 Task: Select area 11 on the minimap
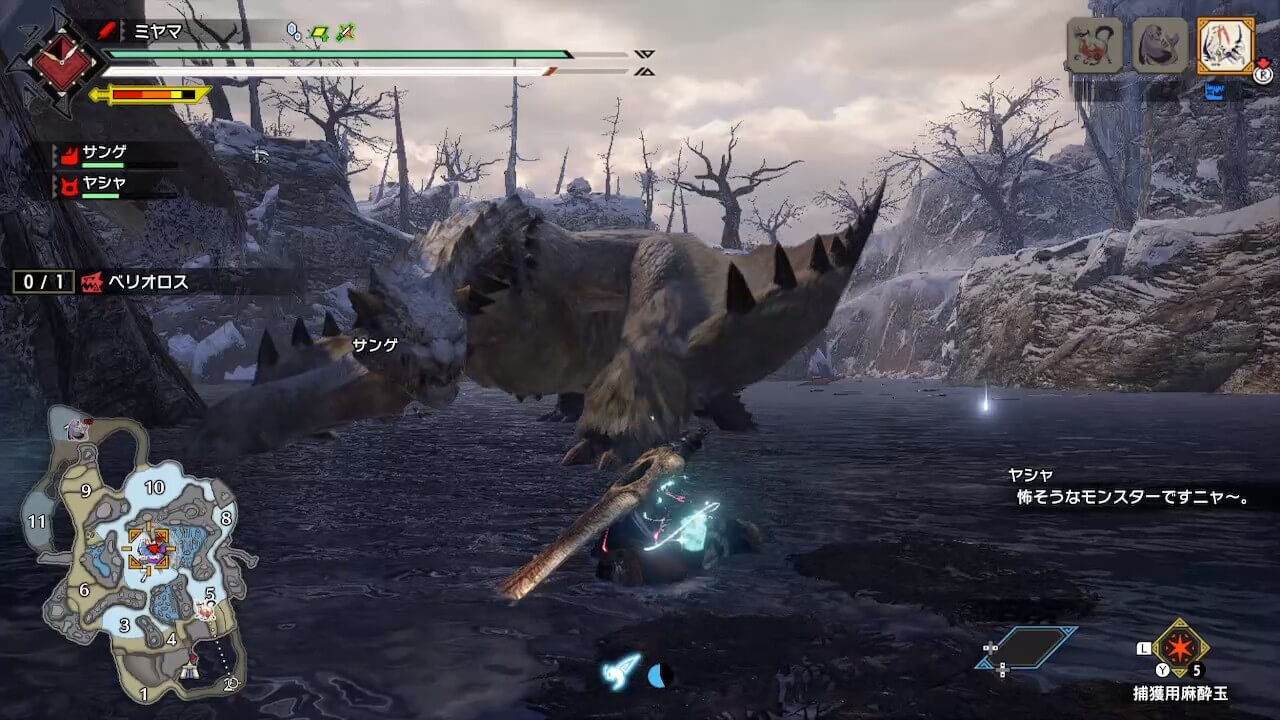coord(38,521)
